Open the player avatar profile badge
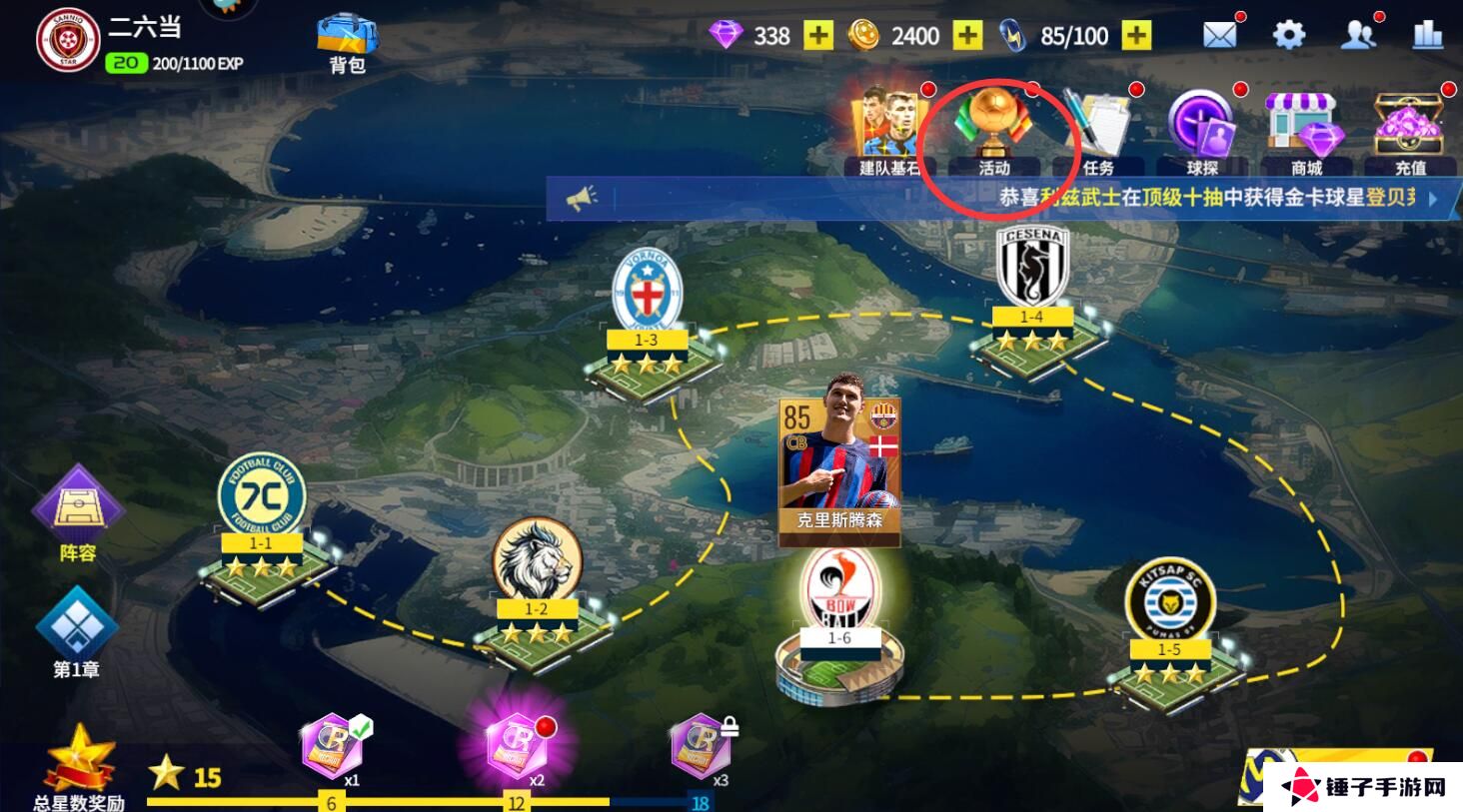 point(68,40)
